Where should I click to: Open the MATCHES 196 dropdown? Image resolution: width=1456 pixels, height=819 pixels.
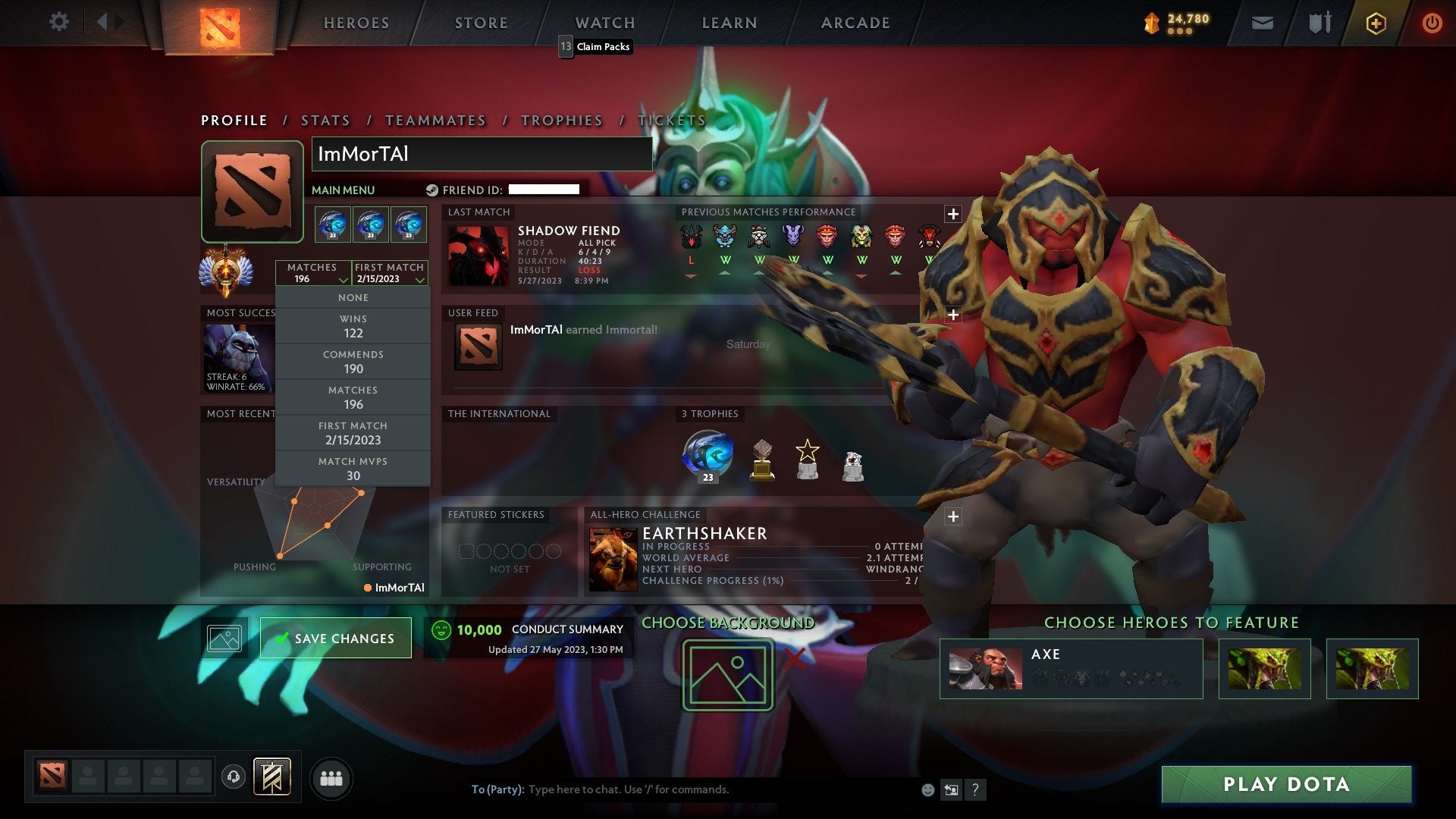tap(314, 273)
